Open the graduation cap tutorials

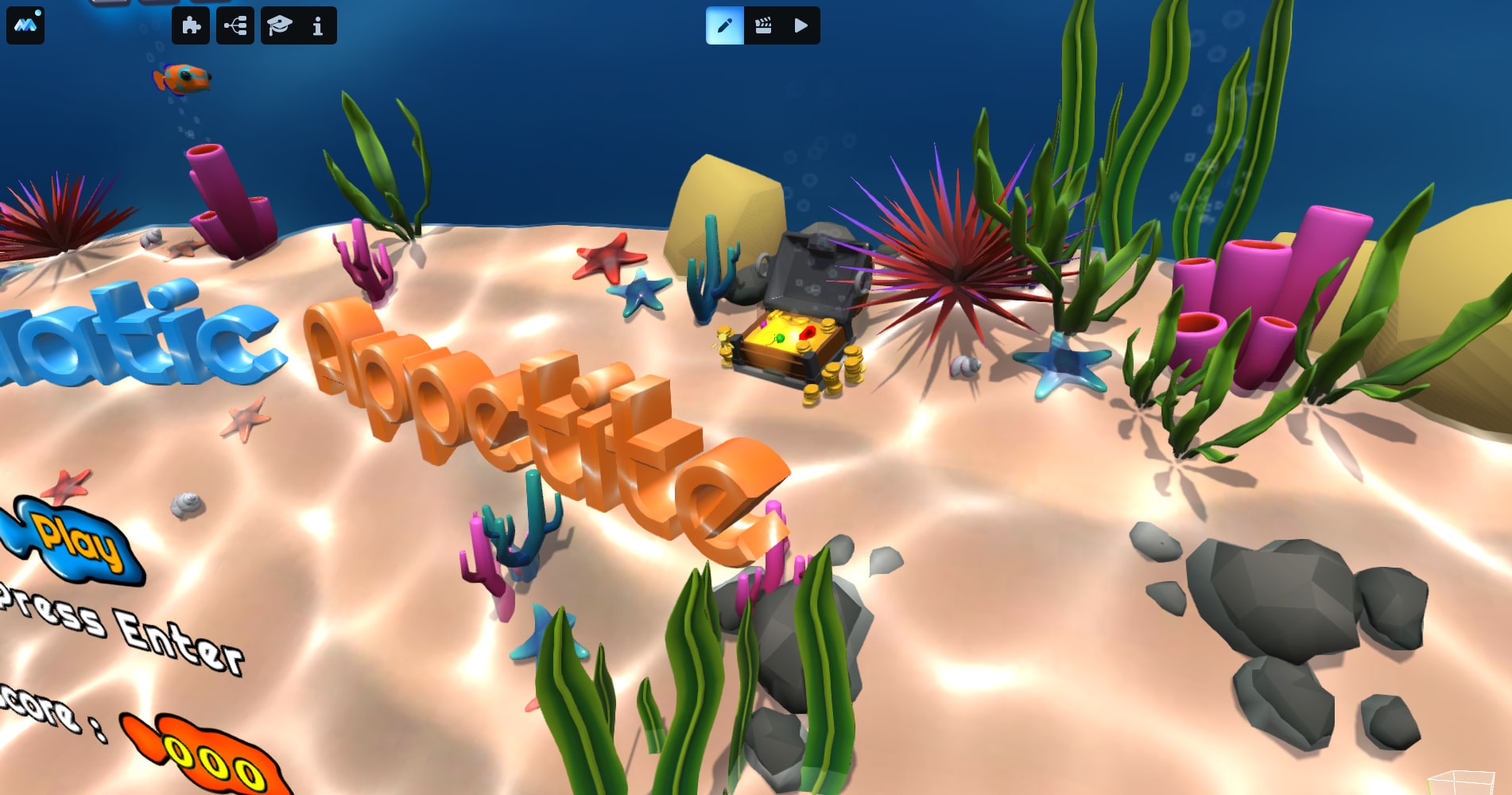click(x=280, y=25)
